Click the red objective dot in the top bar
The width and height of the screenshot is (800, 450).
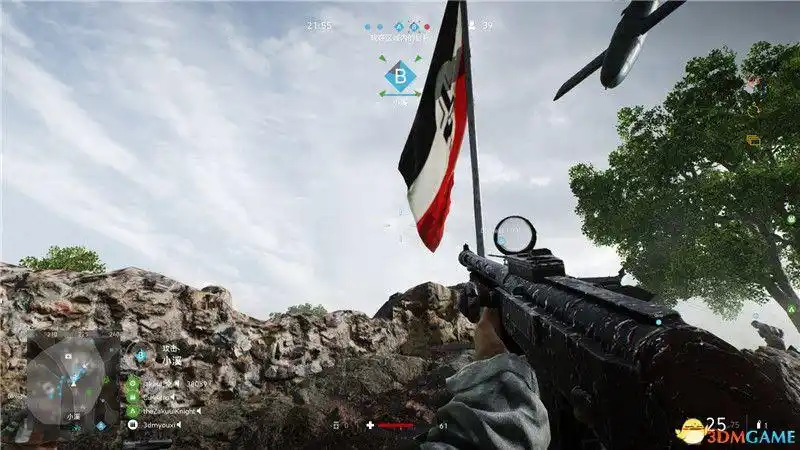click(x=427, y=26)
